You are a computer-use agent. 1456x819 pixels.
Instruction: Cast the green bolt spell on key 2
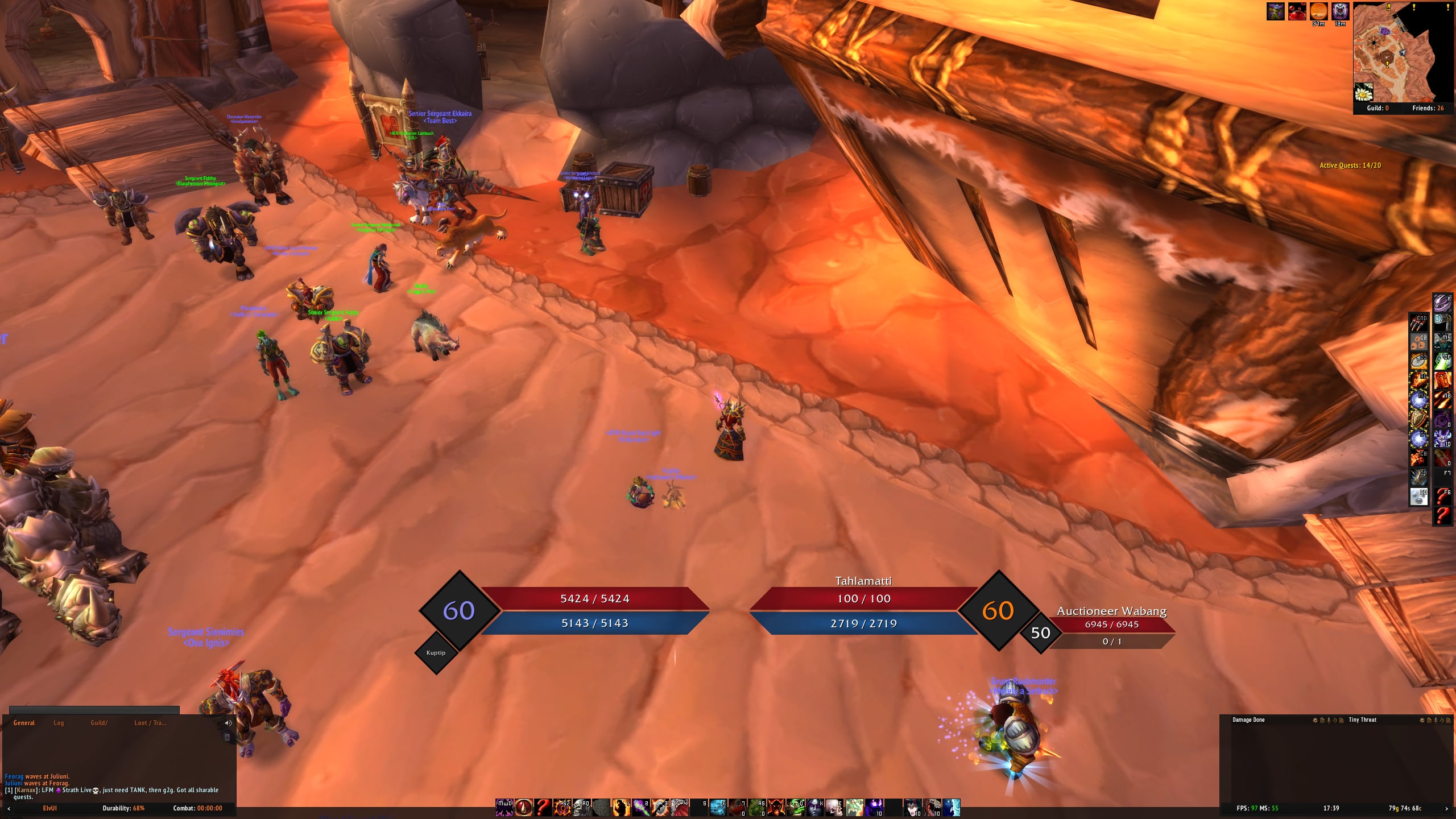coord(641,808)
